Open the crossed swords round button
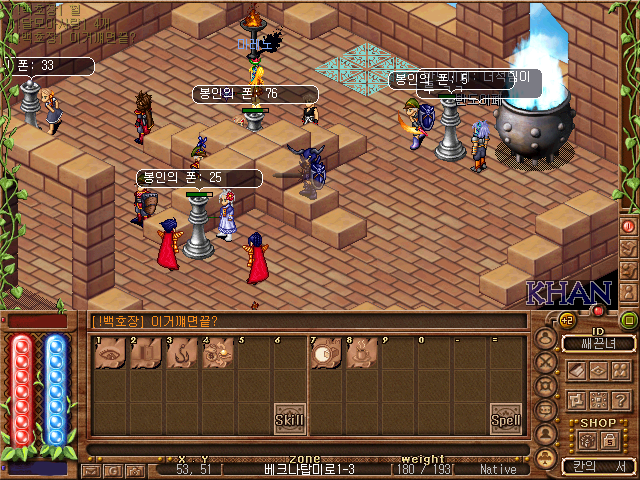Image resolution: width=640 pixels, height=480 pixels. (x=546, y=362)
